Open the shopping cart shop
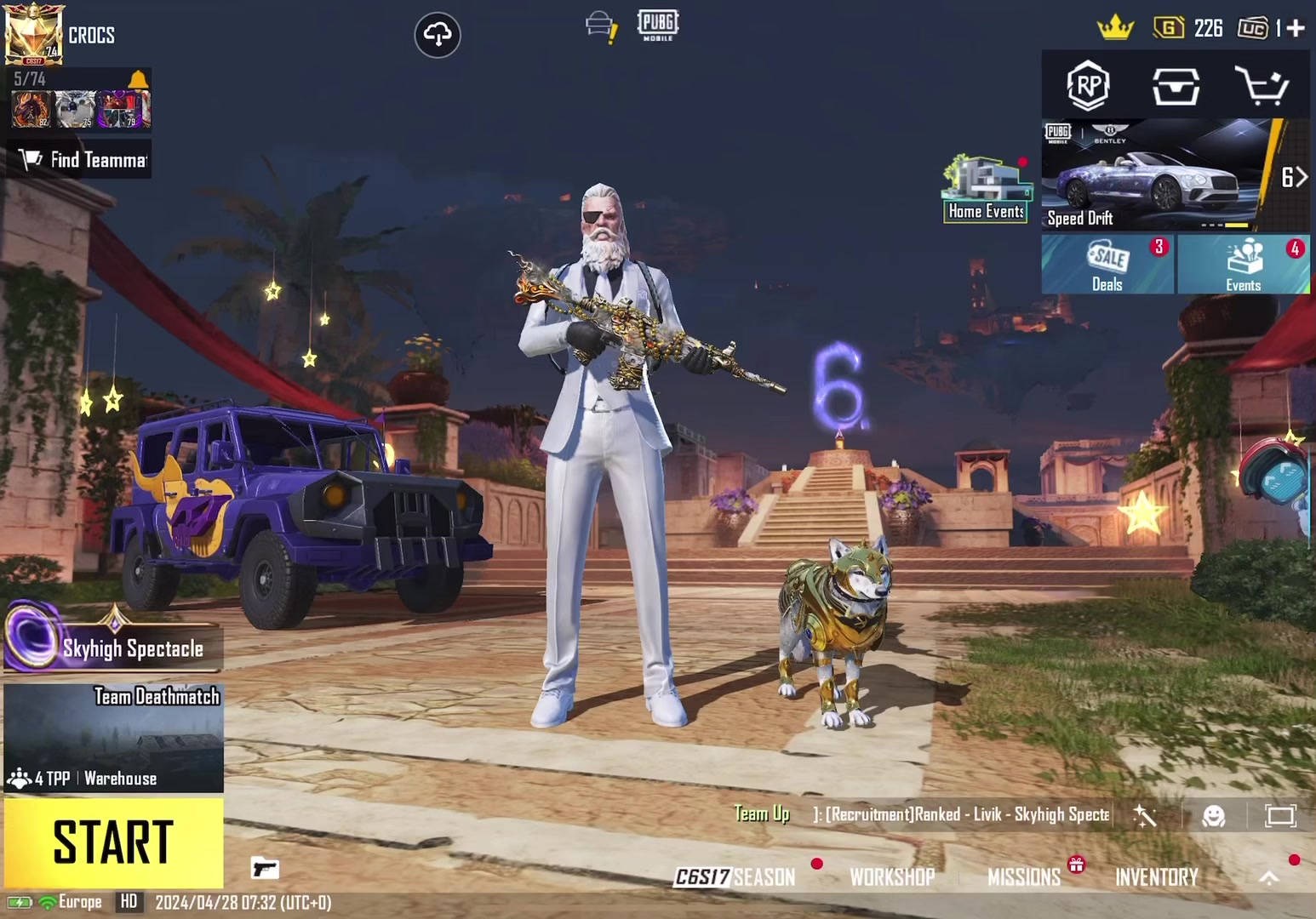Viewport: 1316px width, 919px height. 1261,86
